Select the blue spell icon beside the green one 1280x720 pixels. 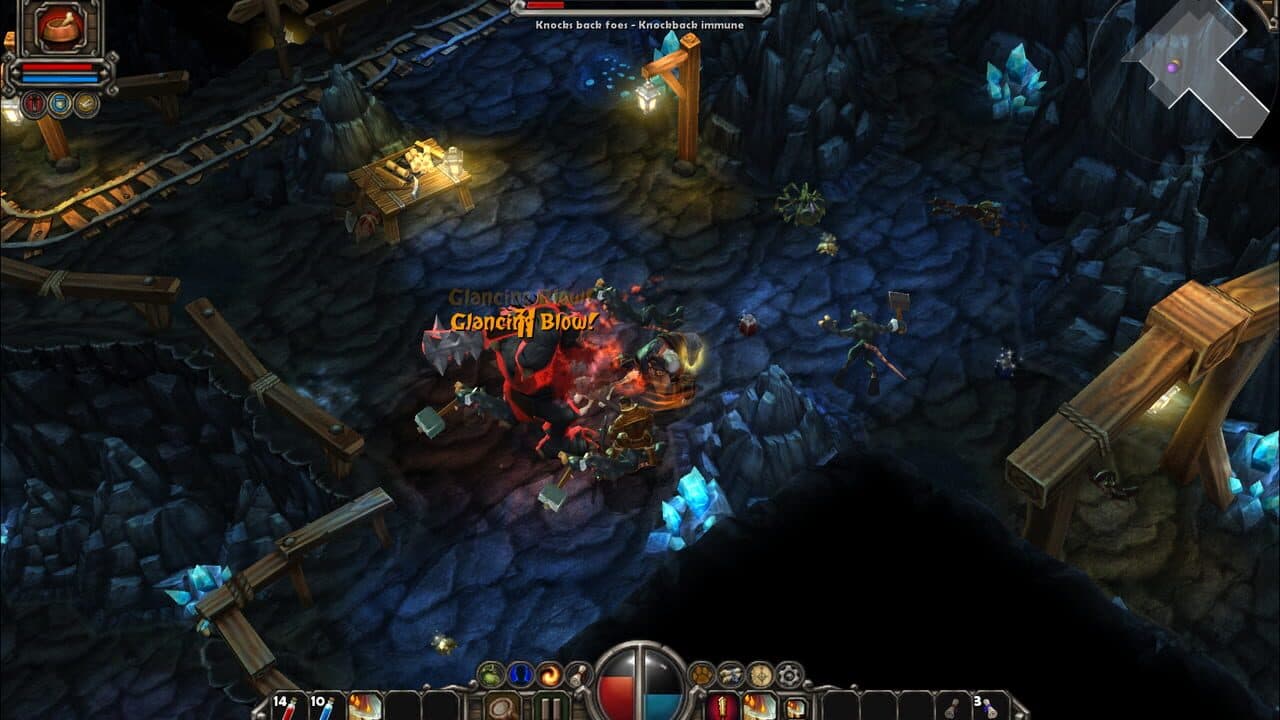click(x=518, y=673)
